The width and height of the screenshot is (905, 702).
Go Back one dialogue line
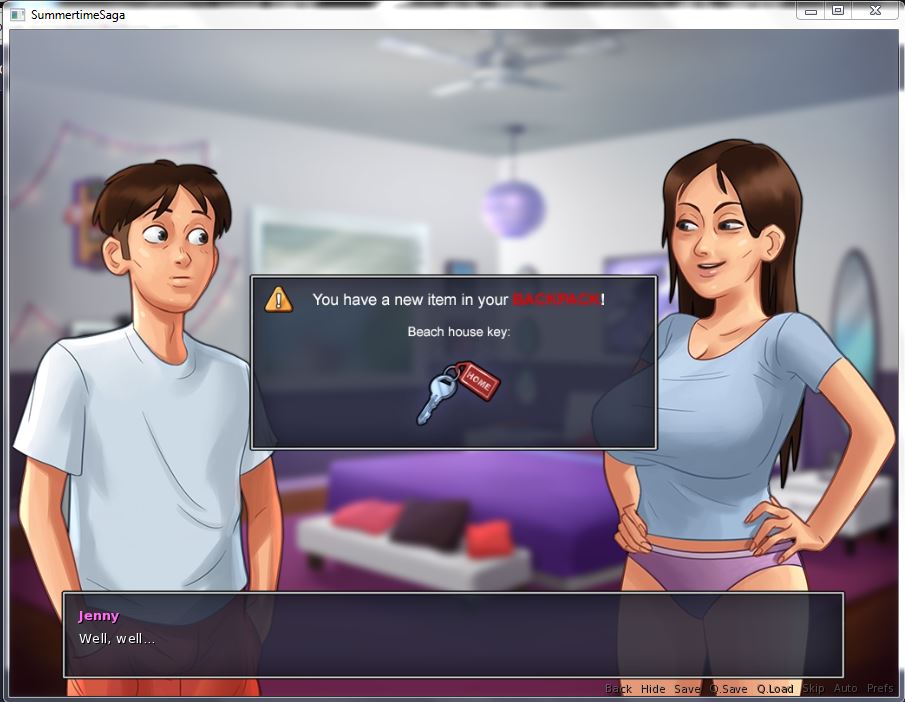[618, 689]
